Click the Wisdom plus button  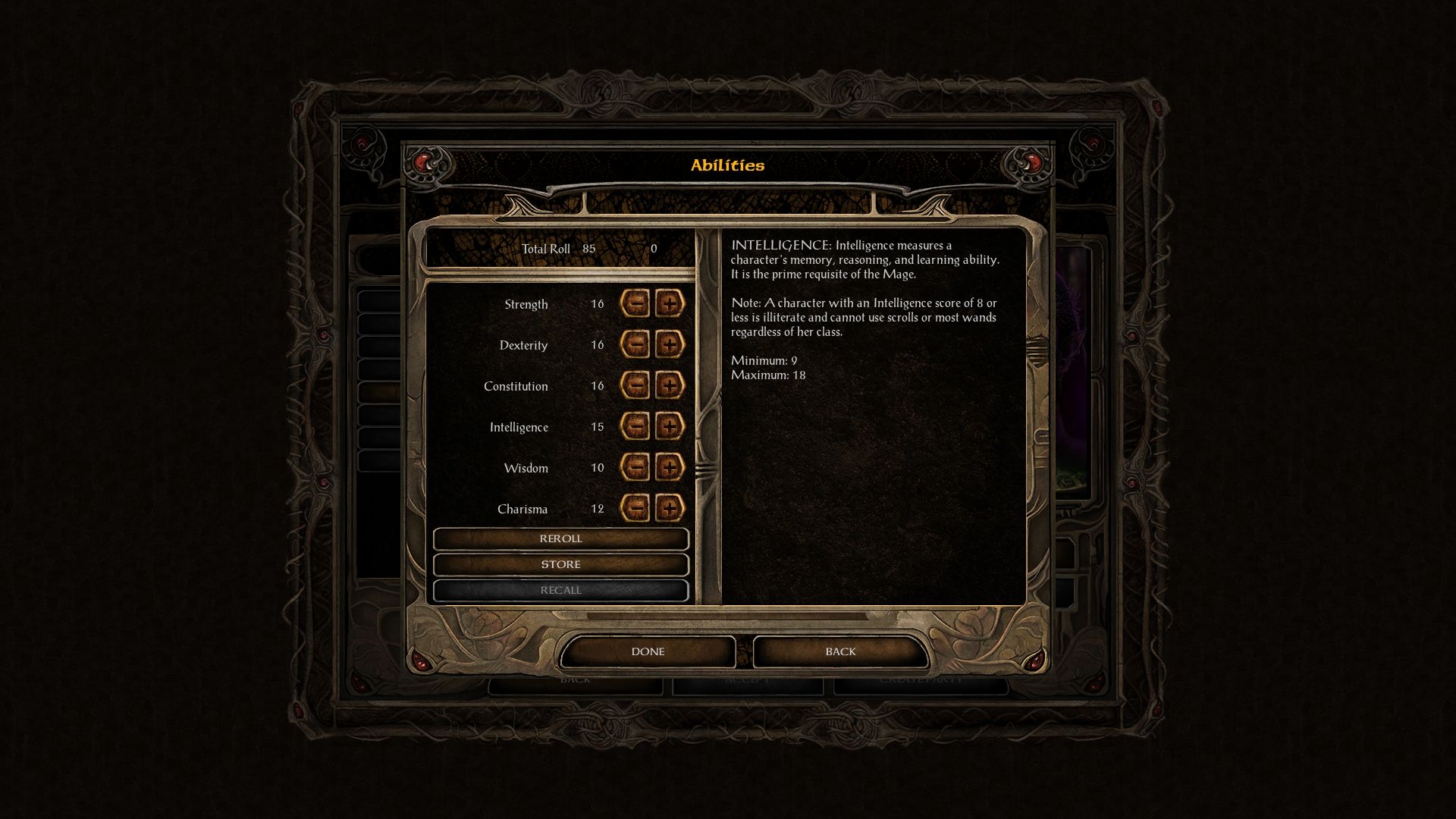click(669, 468)
